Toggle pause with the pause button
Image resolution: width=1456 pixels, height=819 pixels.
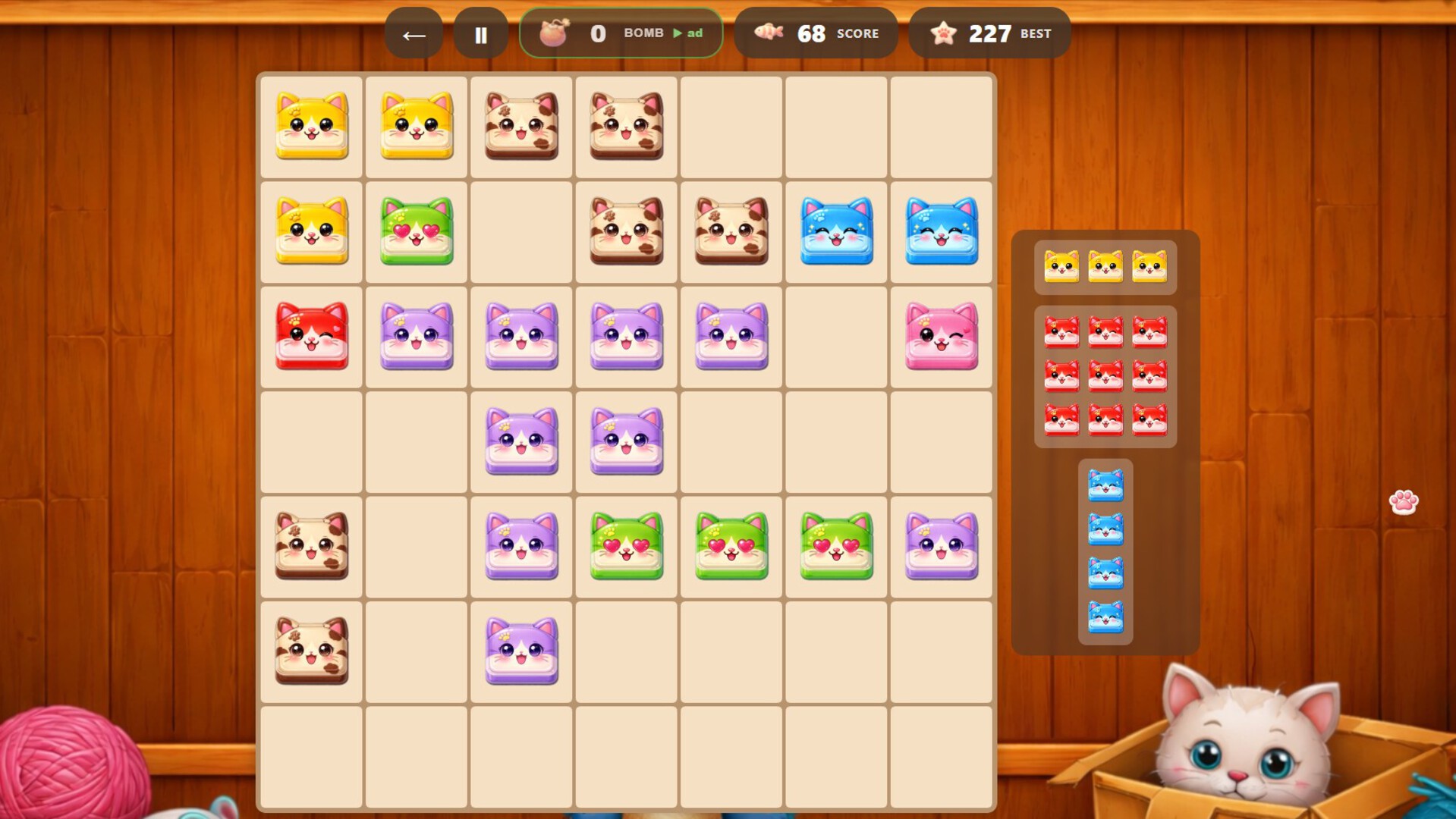click(482, 32)
